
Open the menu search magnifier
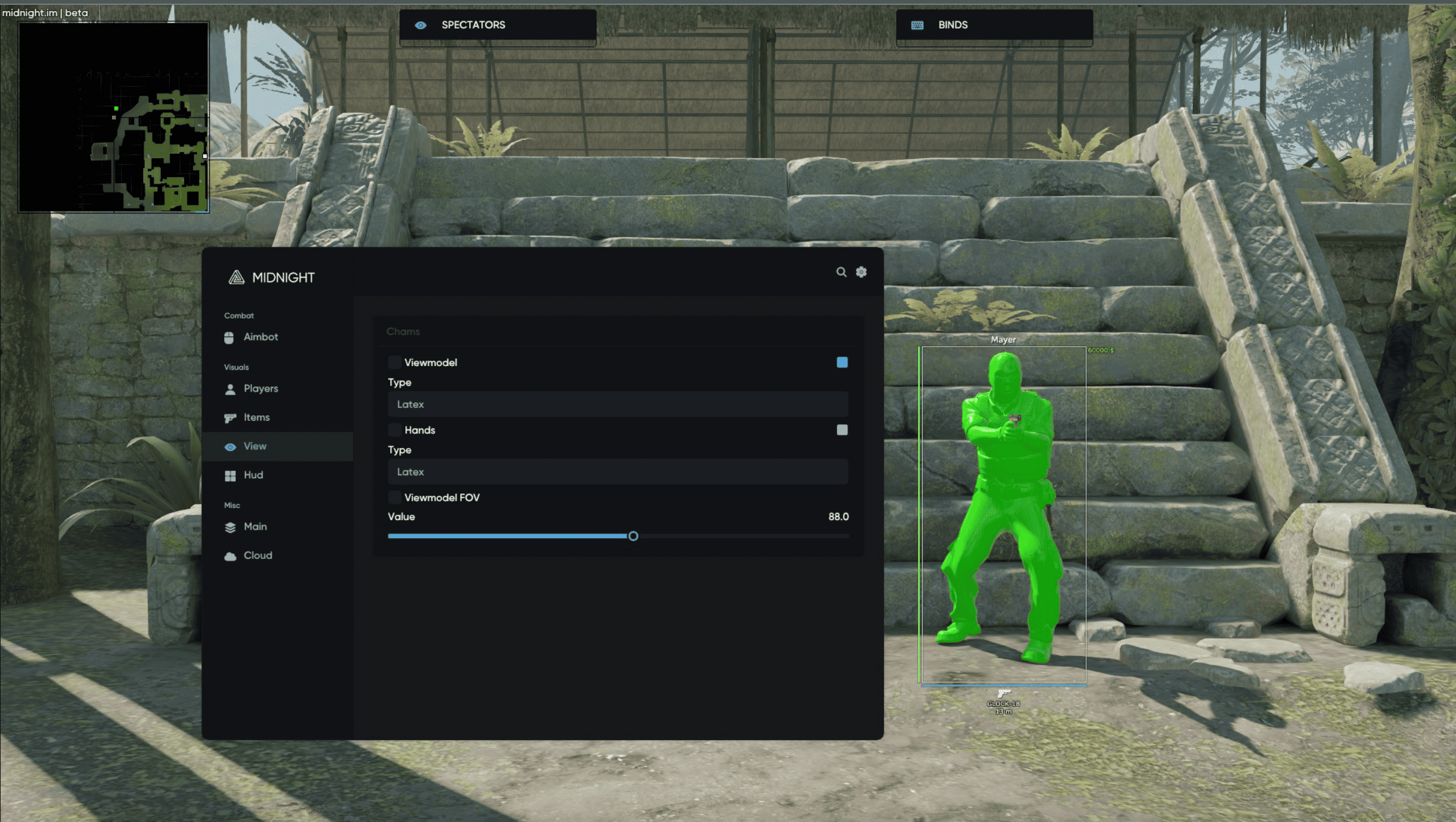[x=841, y=272]
